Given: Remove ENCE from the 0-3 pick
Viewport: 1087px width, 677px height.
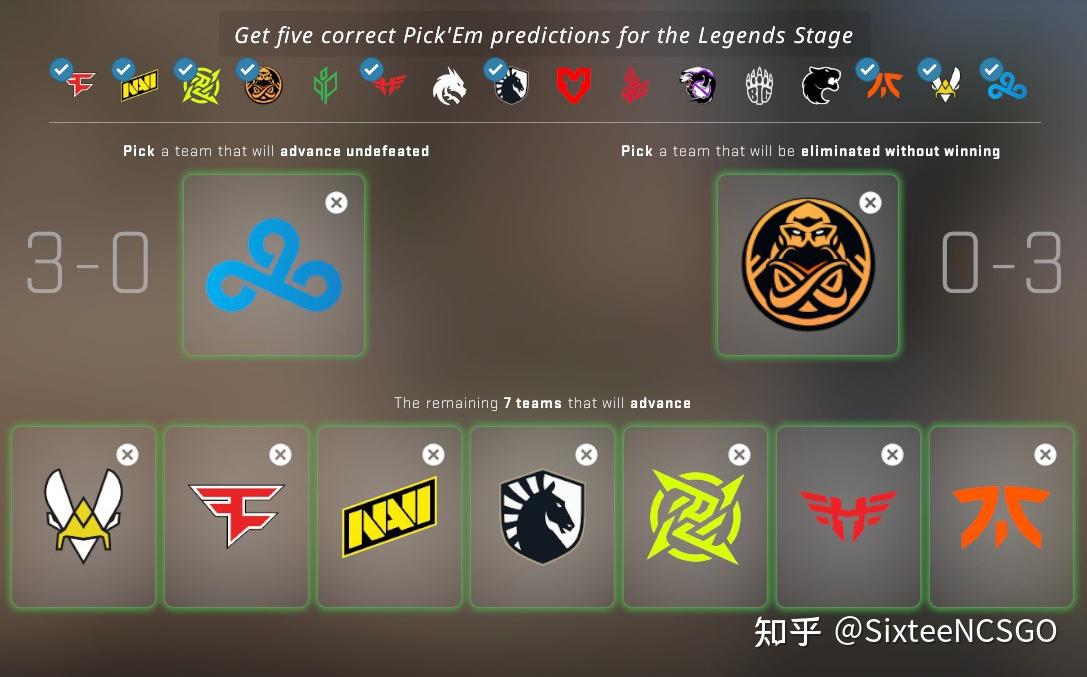Looking at the screenshot, I should tap(871, 203).
